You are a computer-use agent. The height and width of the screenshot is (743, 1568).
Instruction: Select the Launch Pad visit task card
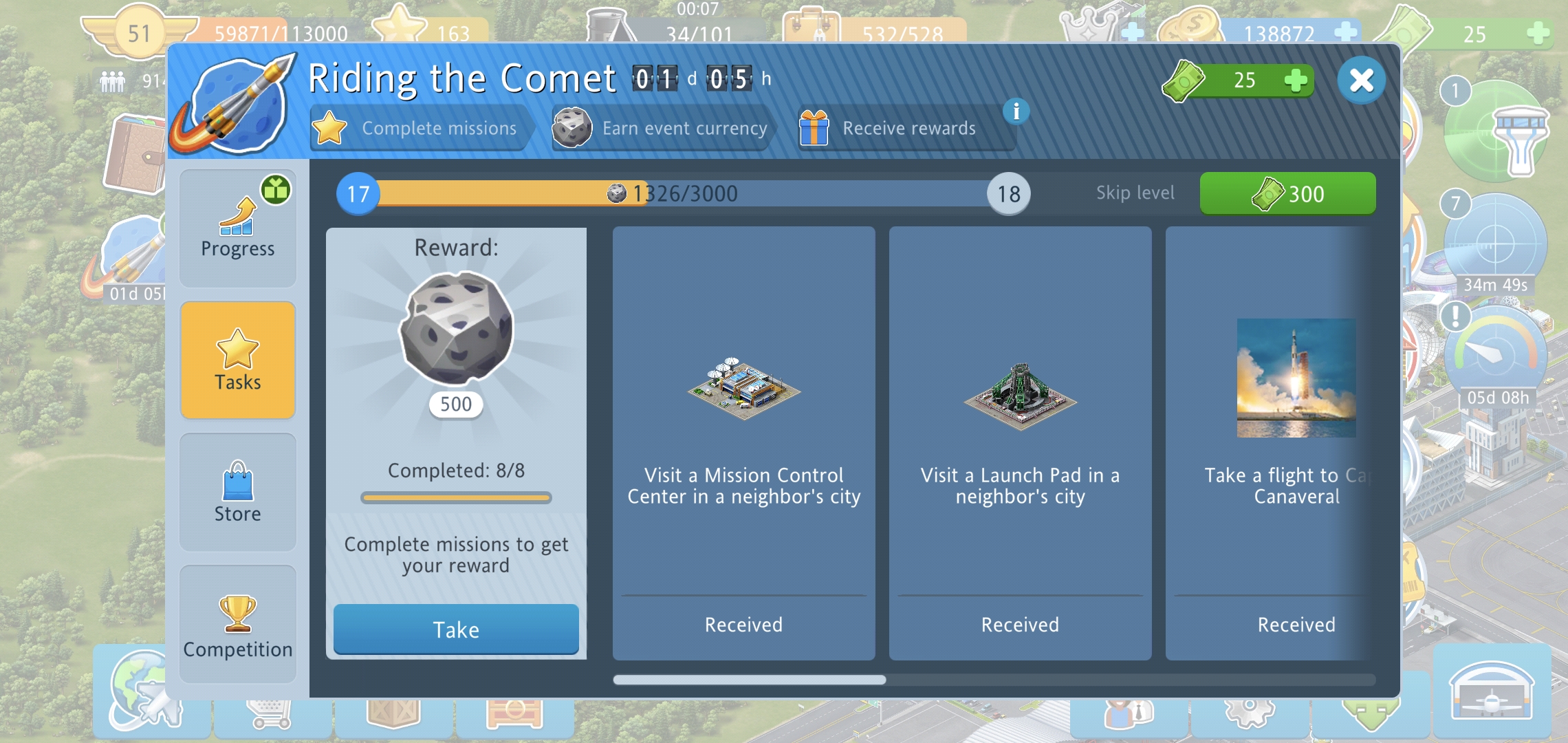(x=1020, y=443)
